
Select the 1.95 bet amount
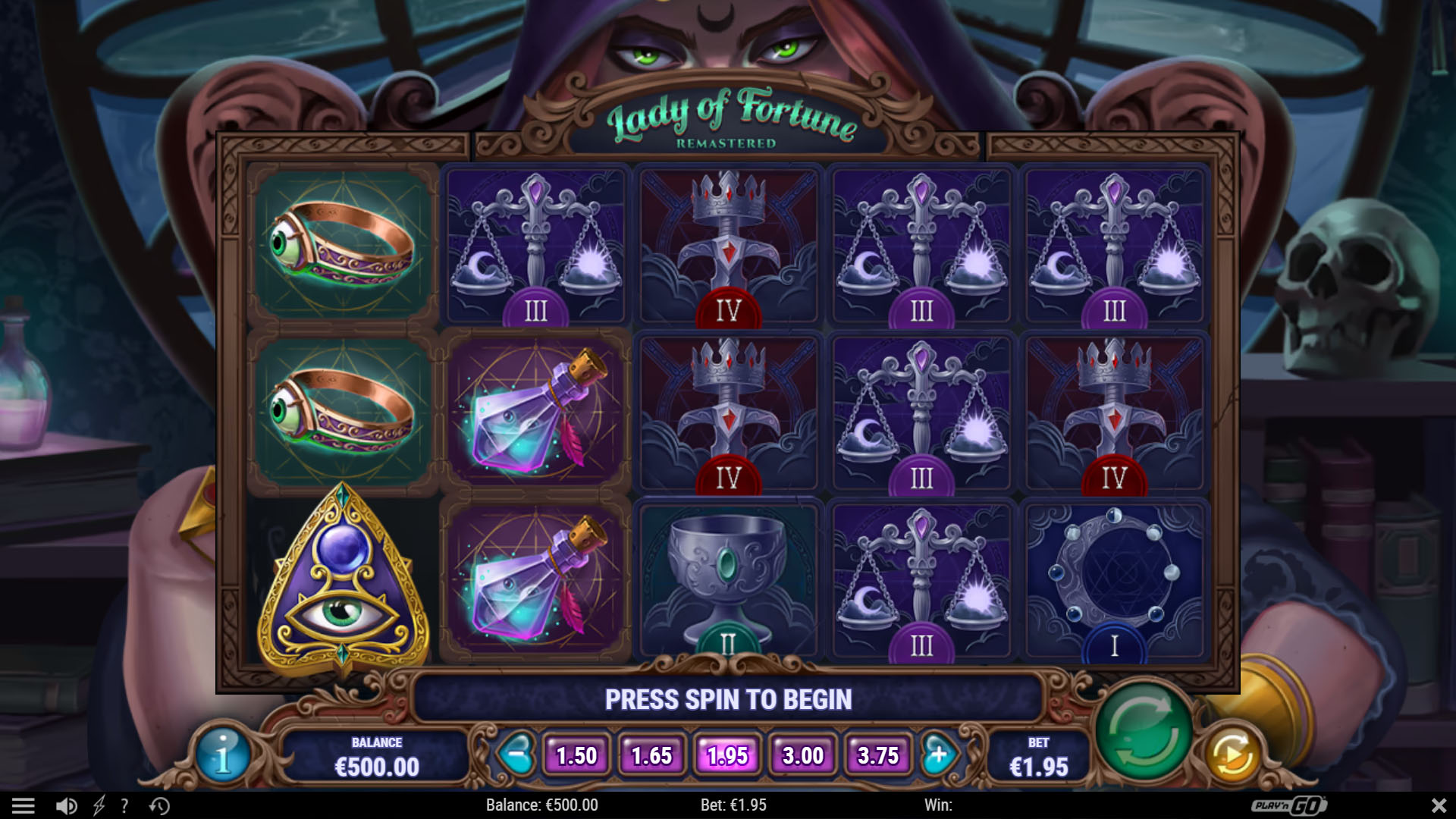click(727, 755)
